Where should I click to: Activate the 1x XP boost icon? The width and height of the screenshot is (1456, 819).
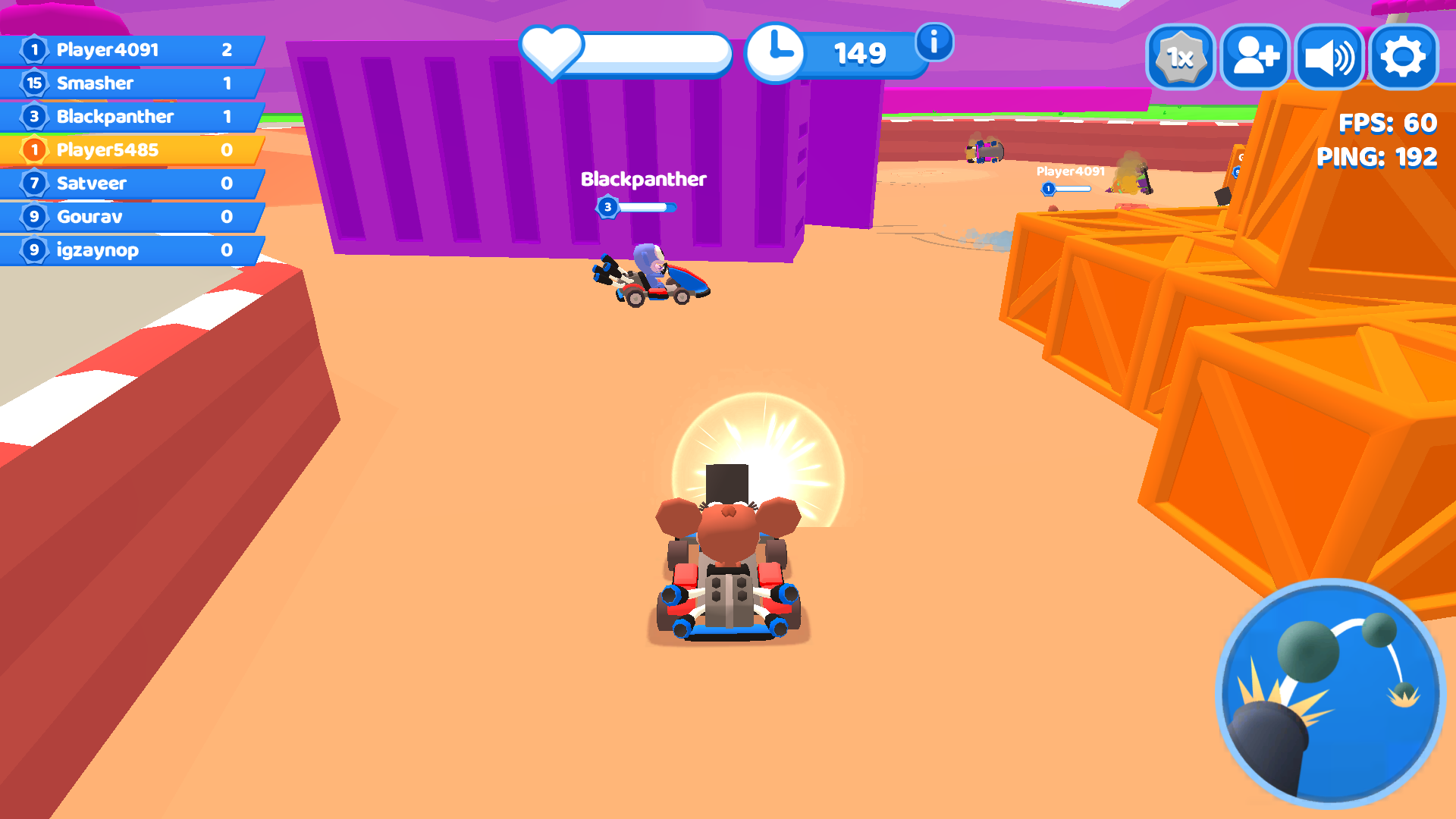tap(1179, 55)
